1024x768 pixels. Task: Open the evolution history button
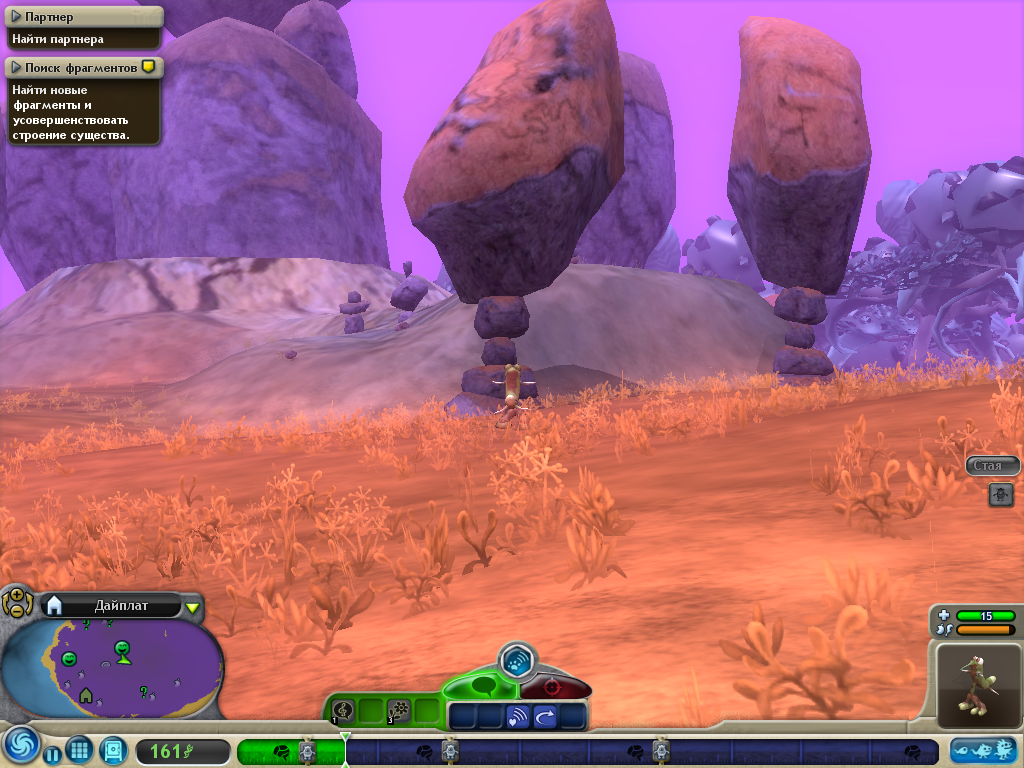click(x=984, y=750)
